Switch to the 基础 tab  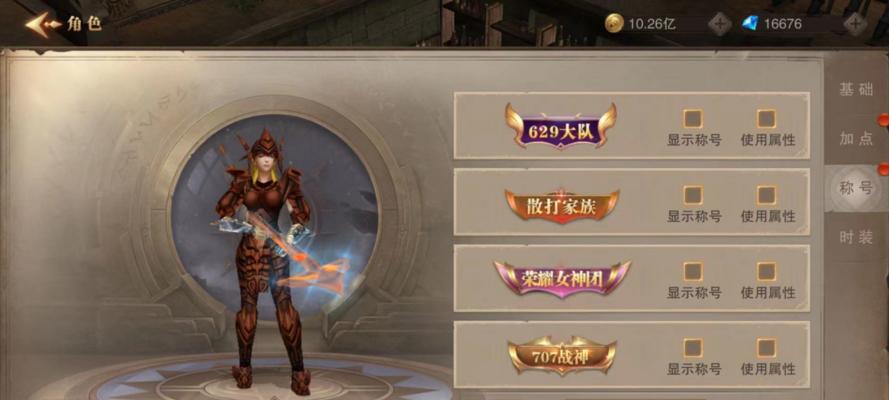[x=856, y=89]
